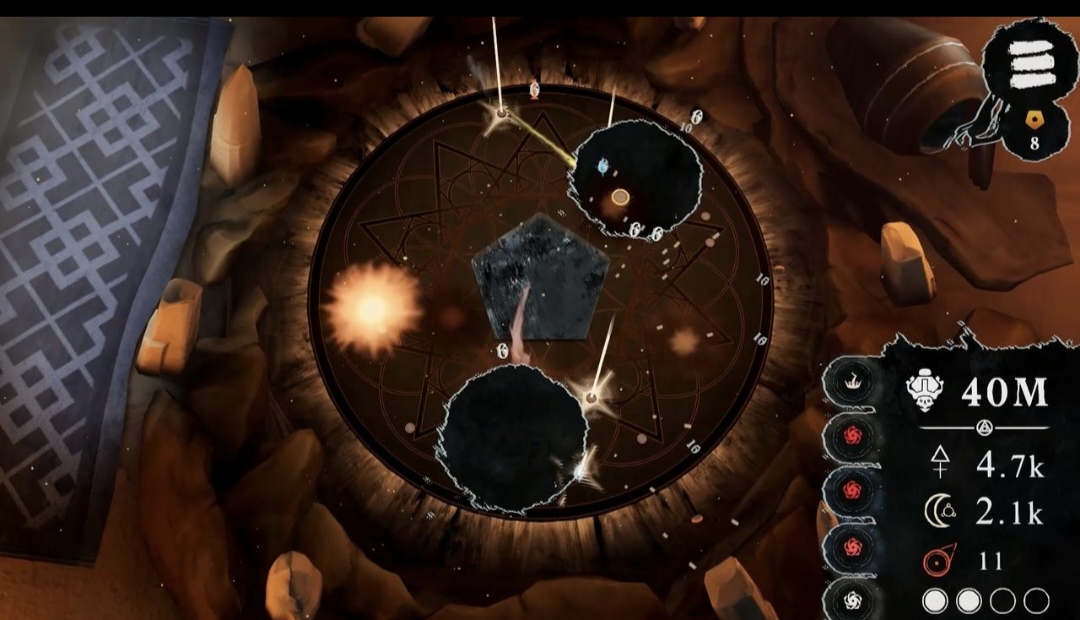Select the gold pentagon token icon
The width and height of the screenshot is (1080, 620).
tap(1034, 118)
